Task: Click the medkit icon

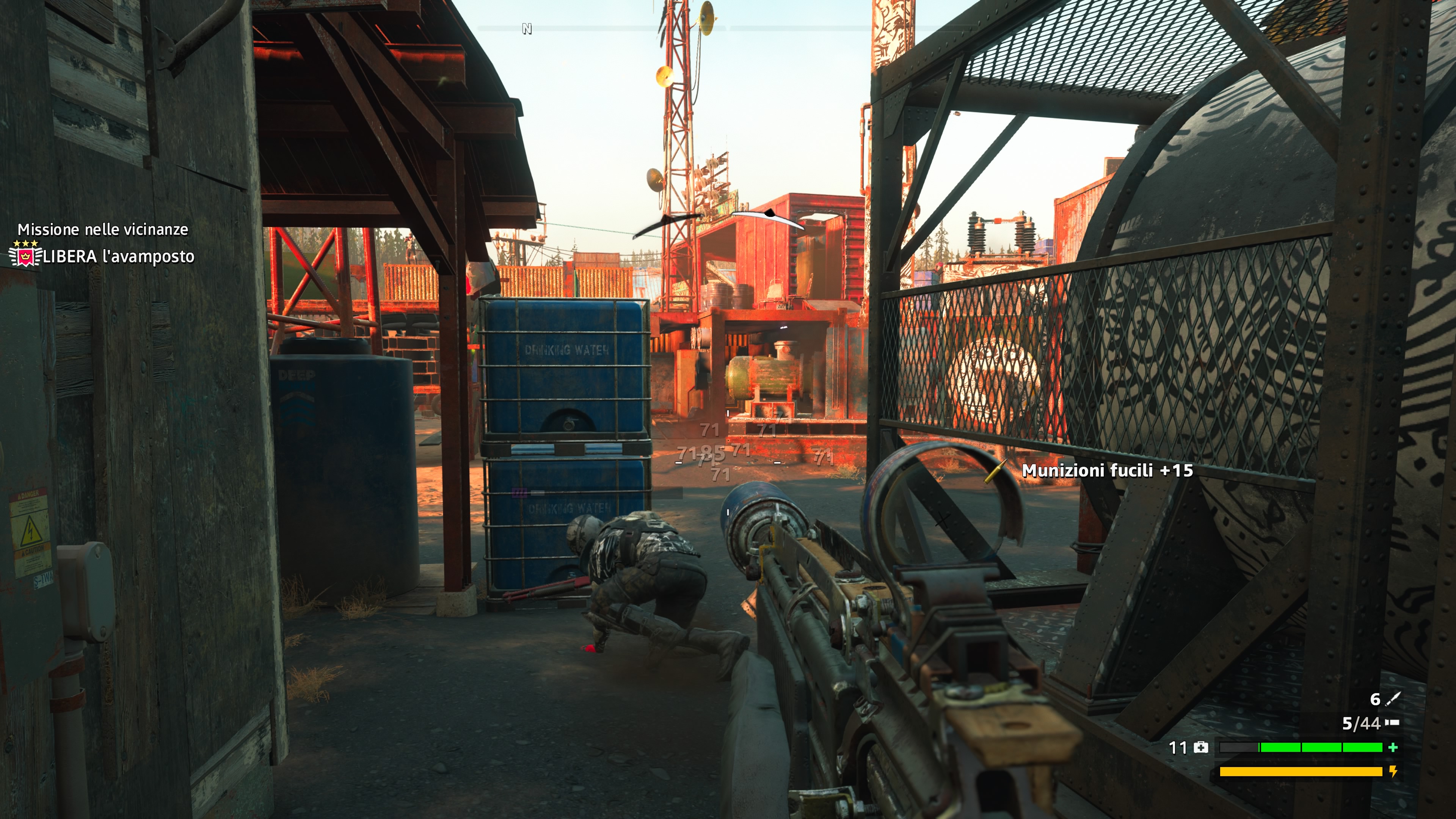Action: click(1201, 748)
